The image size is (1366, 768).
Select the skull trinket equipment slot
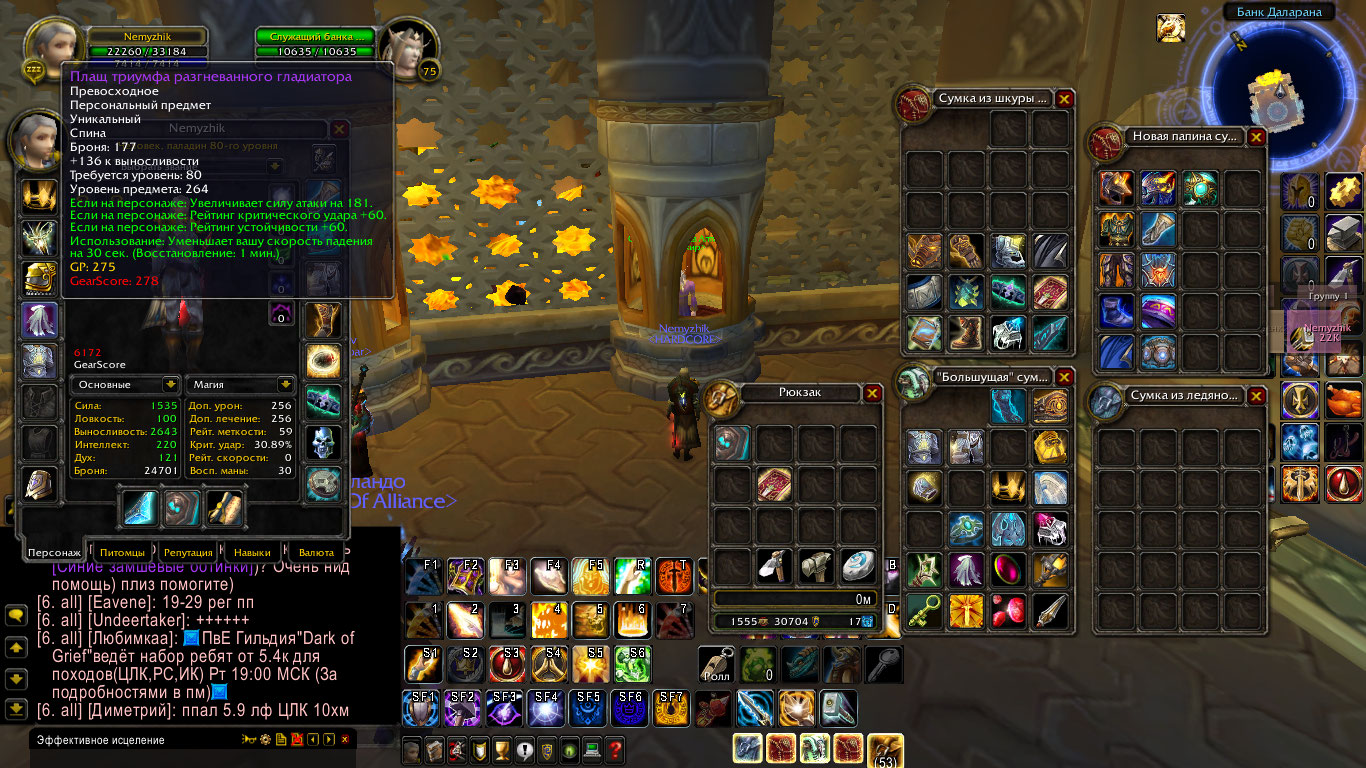[323, 442]
